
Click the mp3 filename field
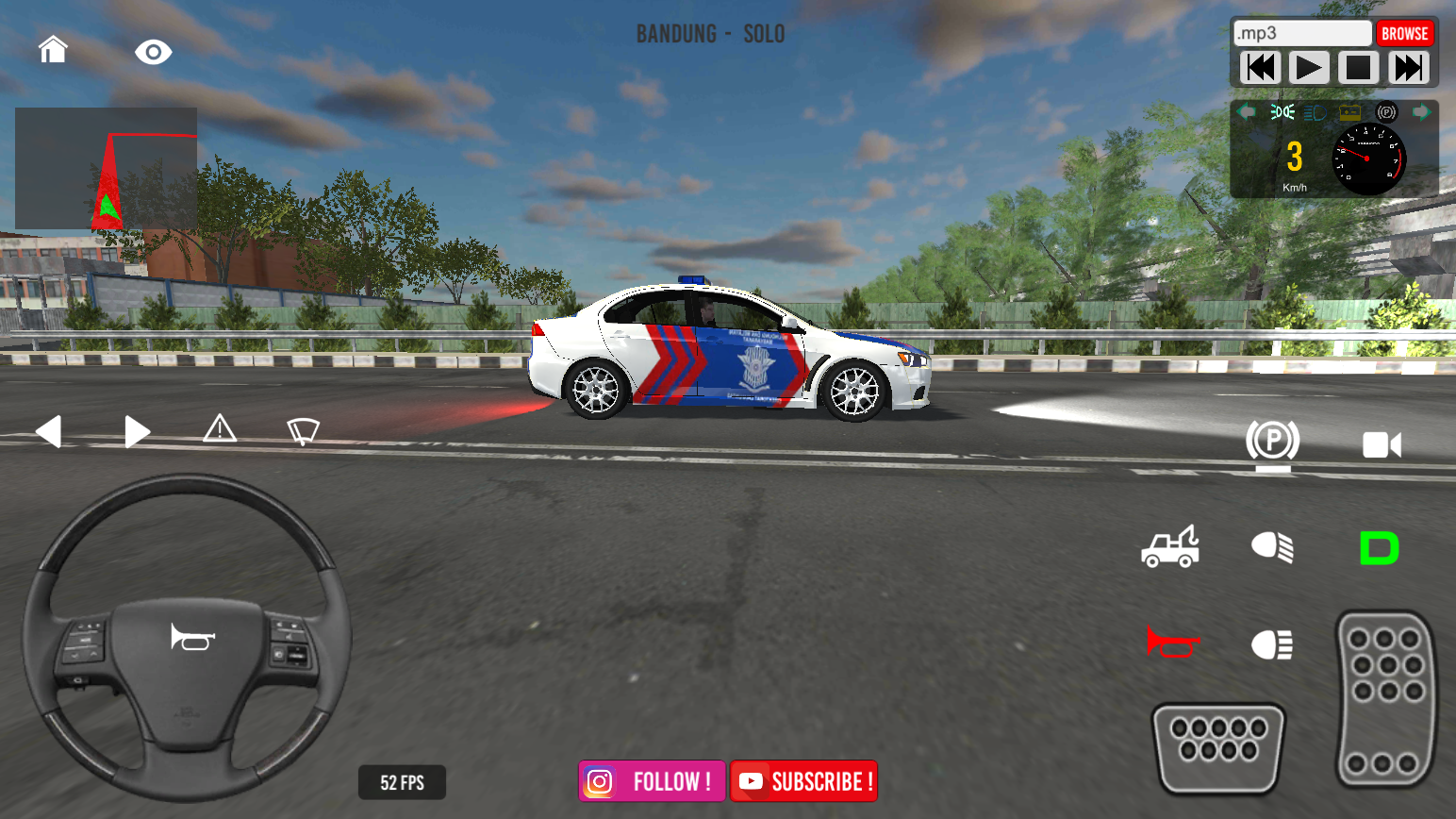click(1302, 34)
